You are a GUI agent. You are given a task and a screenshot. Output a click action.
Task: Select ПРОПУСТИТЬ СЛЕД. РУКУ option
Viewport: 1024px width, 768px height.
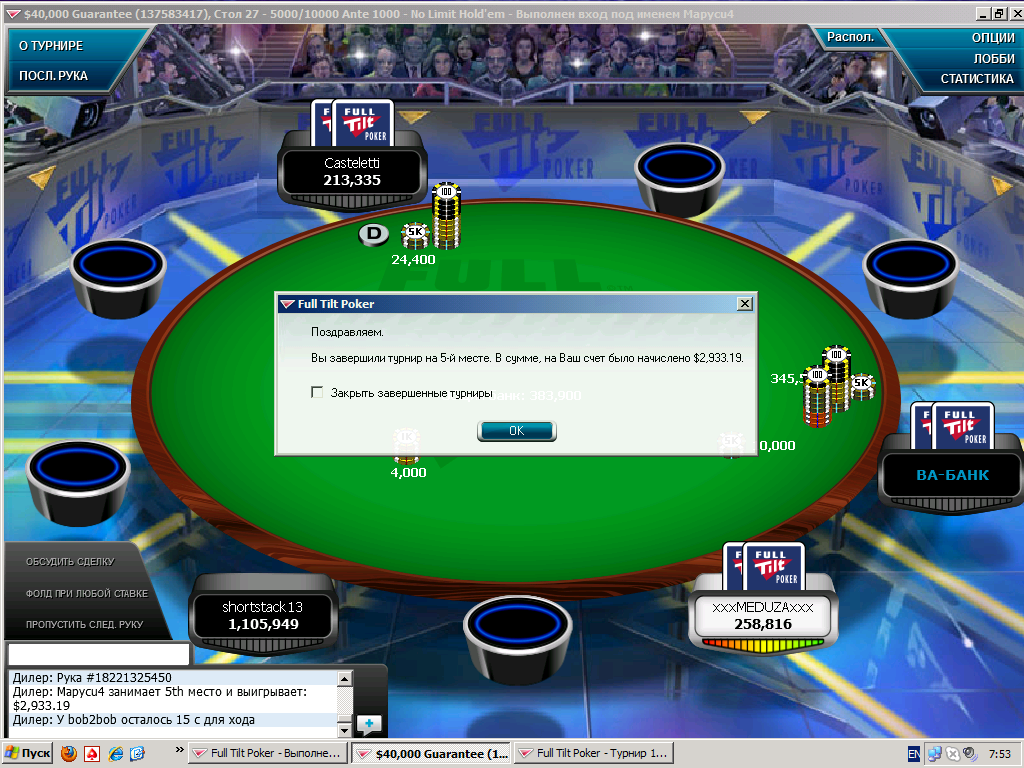coord(84,624)
